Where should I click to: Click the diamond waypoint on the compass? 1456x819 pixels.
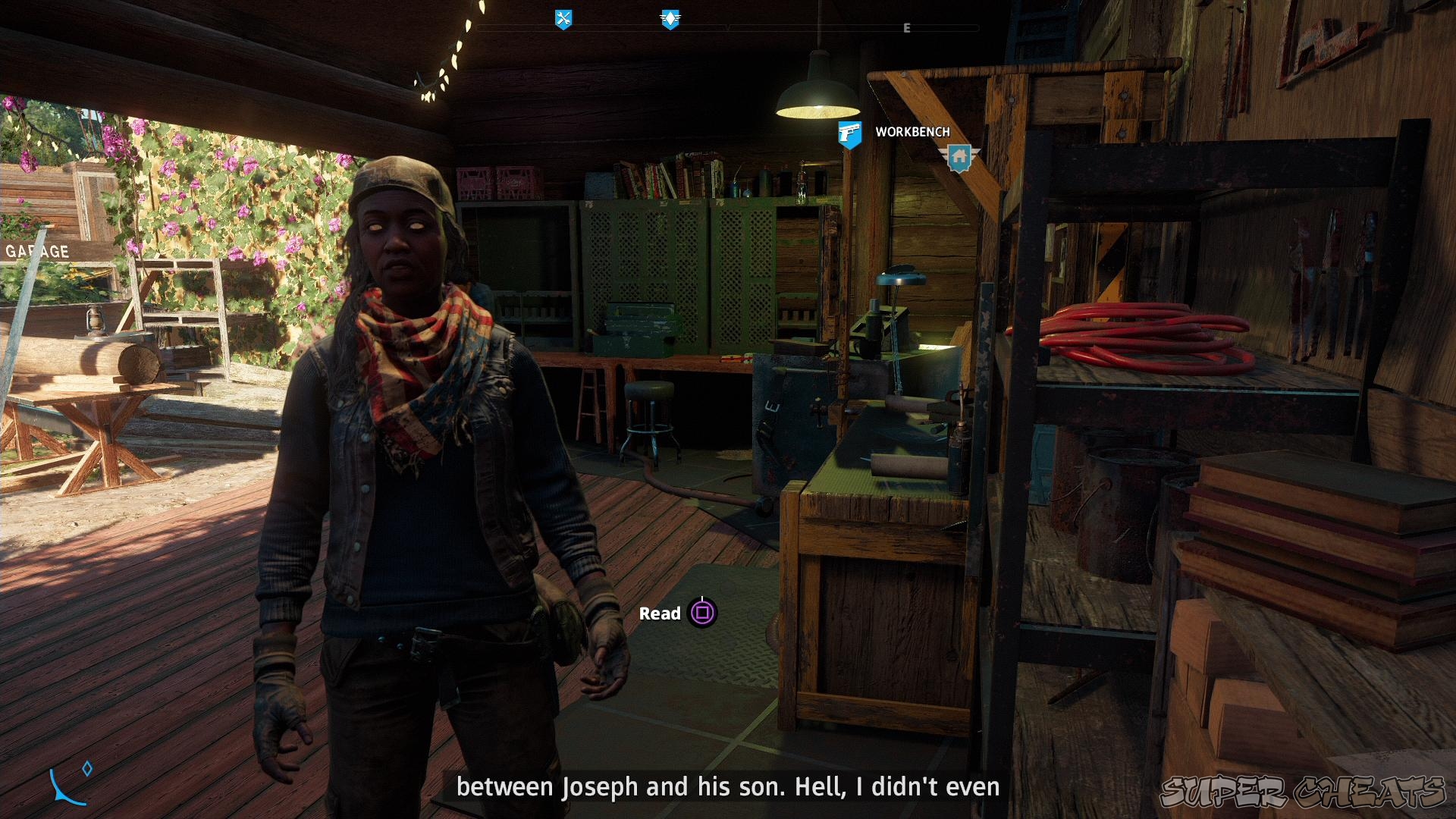[86, 767]
